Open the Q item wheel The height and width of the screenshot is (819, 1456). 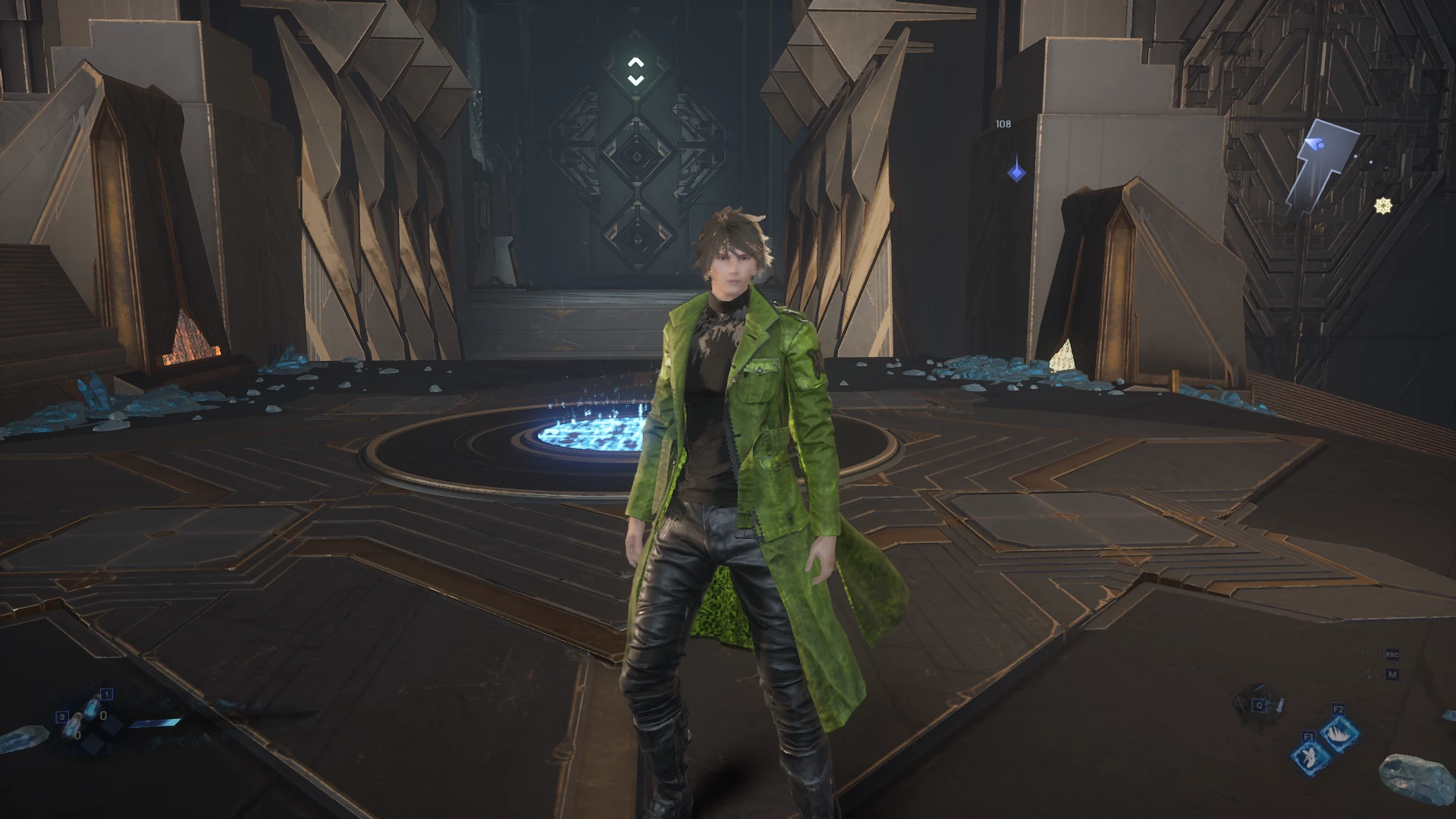tap(1259, 705)
